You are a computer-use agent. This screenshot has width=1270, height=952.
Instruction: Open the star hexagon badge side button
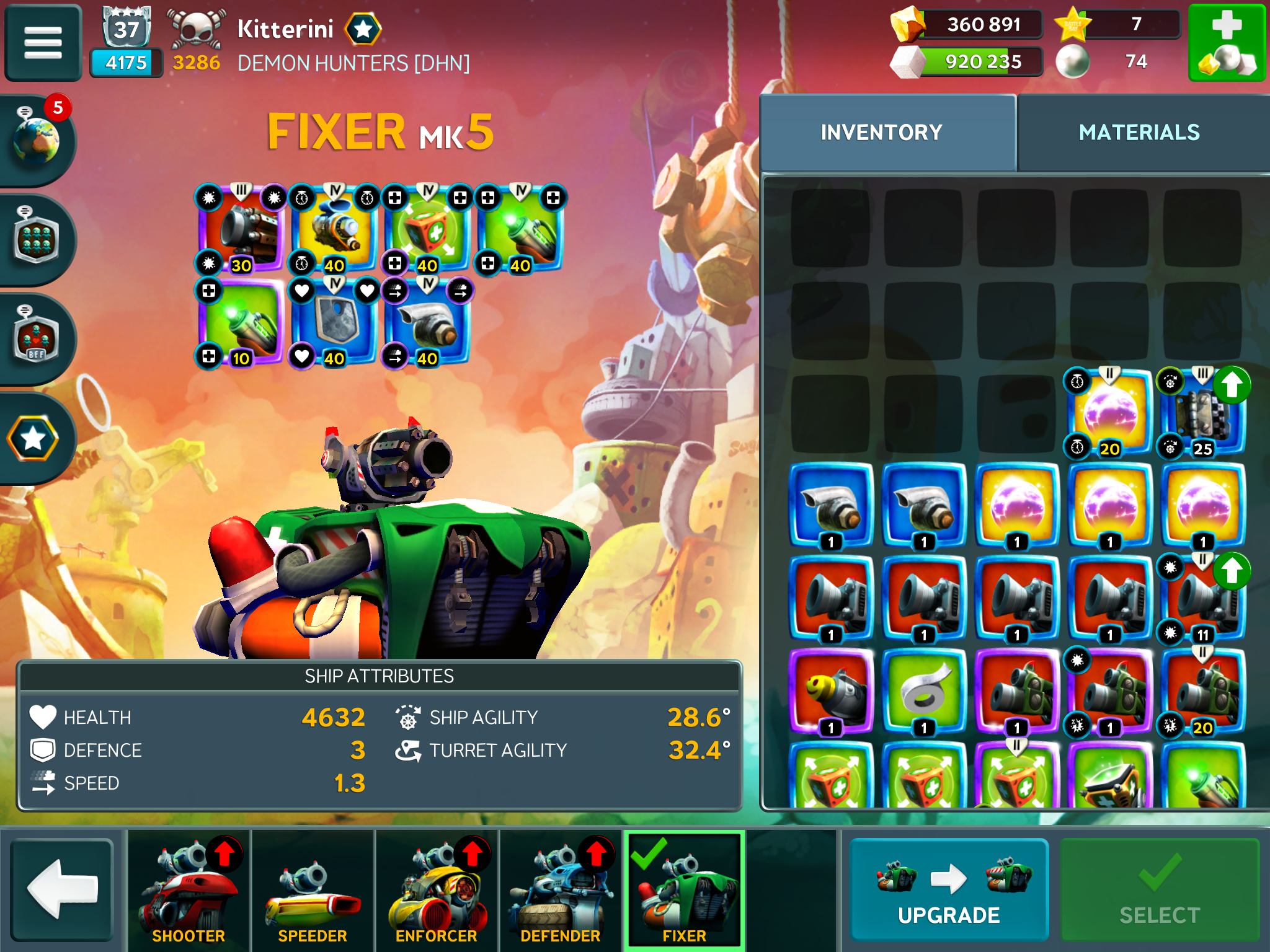(34, 439)
